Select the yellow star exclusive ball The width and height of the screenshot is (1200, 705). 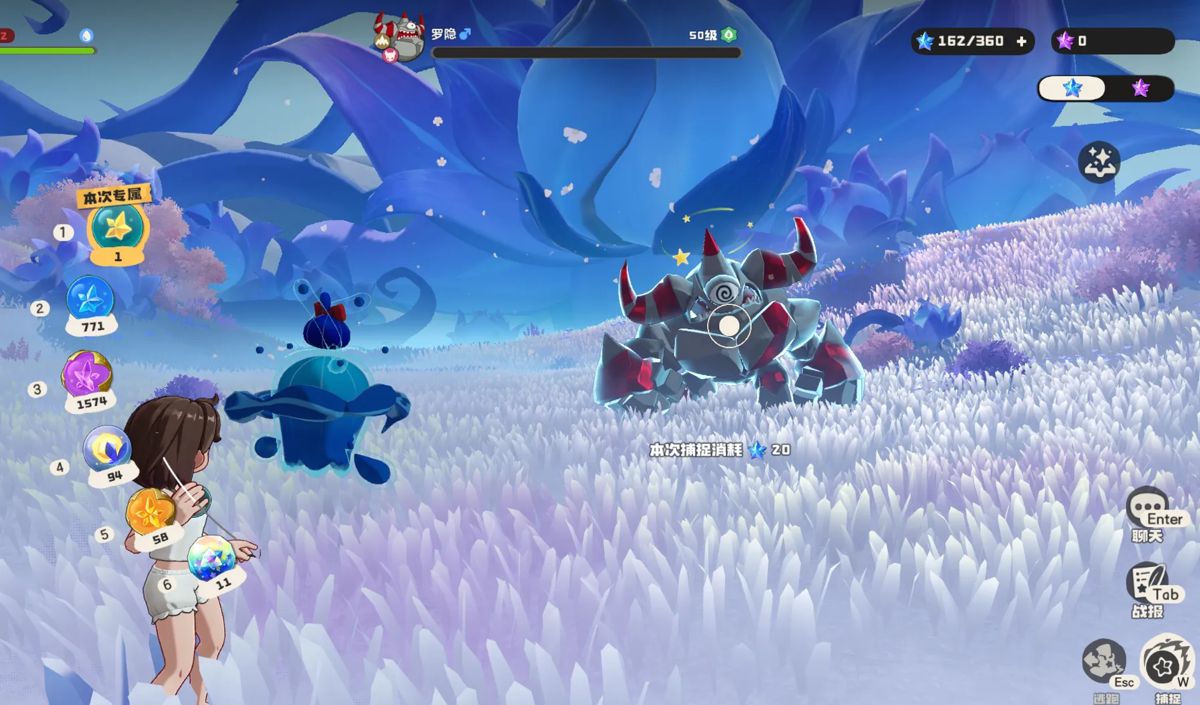[118, 228]
